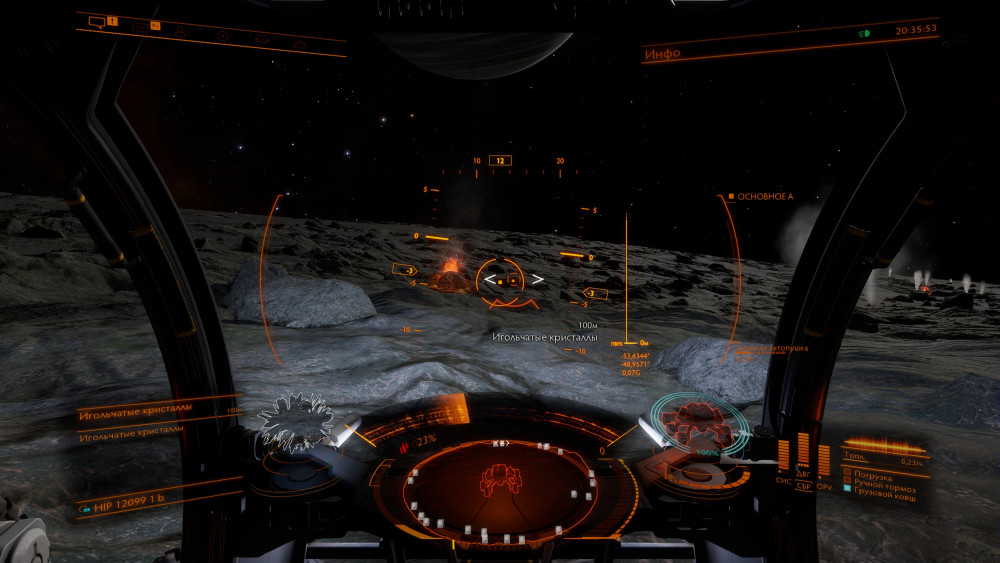Toggle the Грузовой ковш cargo scoop indicator
The height and width of the screenshot is (563, 1000).
click(880, 489)
